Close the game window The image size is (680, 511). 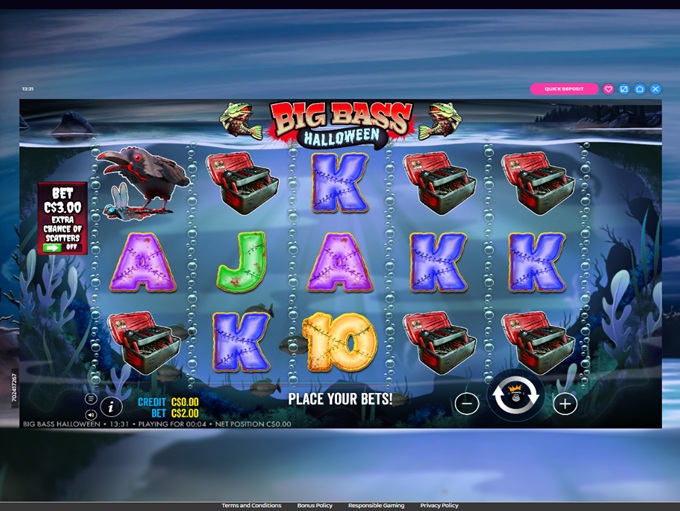click(656, 89)
